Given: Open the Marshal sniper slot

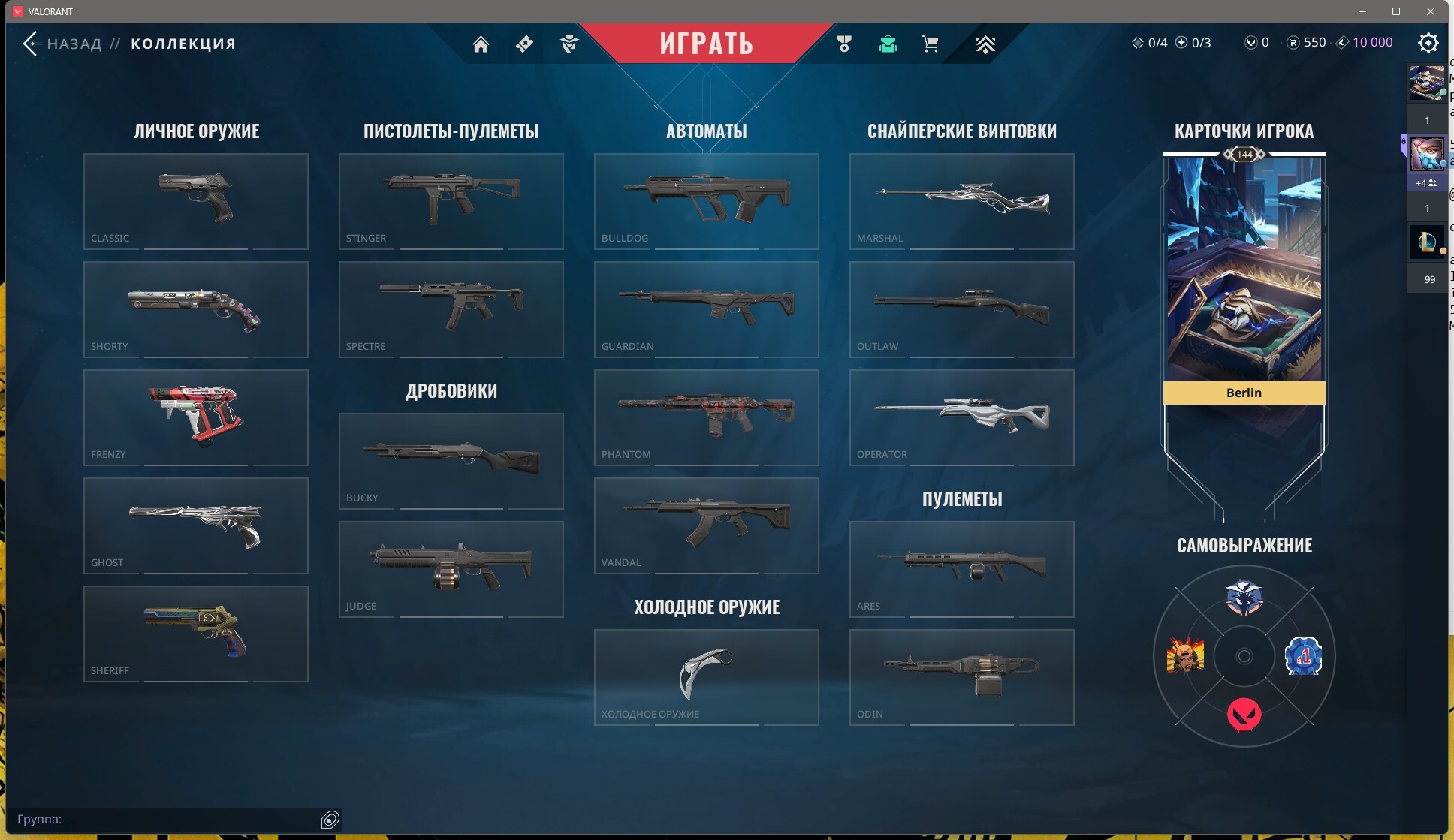Looking at the screenshot, I should click(x=962, y=201).
